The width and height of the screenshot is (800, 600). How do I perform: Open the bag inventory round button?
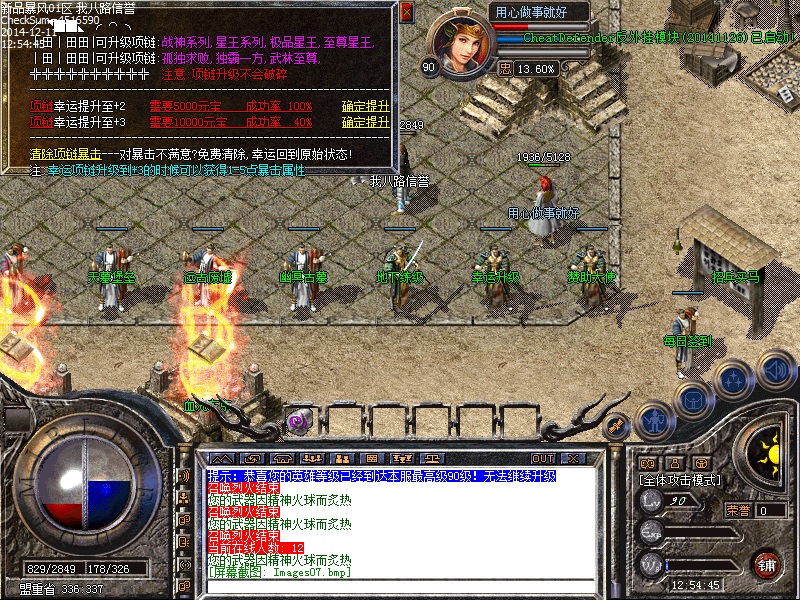tap(694, 399)
